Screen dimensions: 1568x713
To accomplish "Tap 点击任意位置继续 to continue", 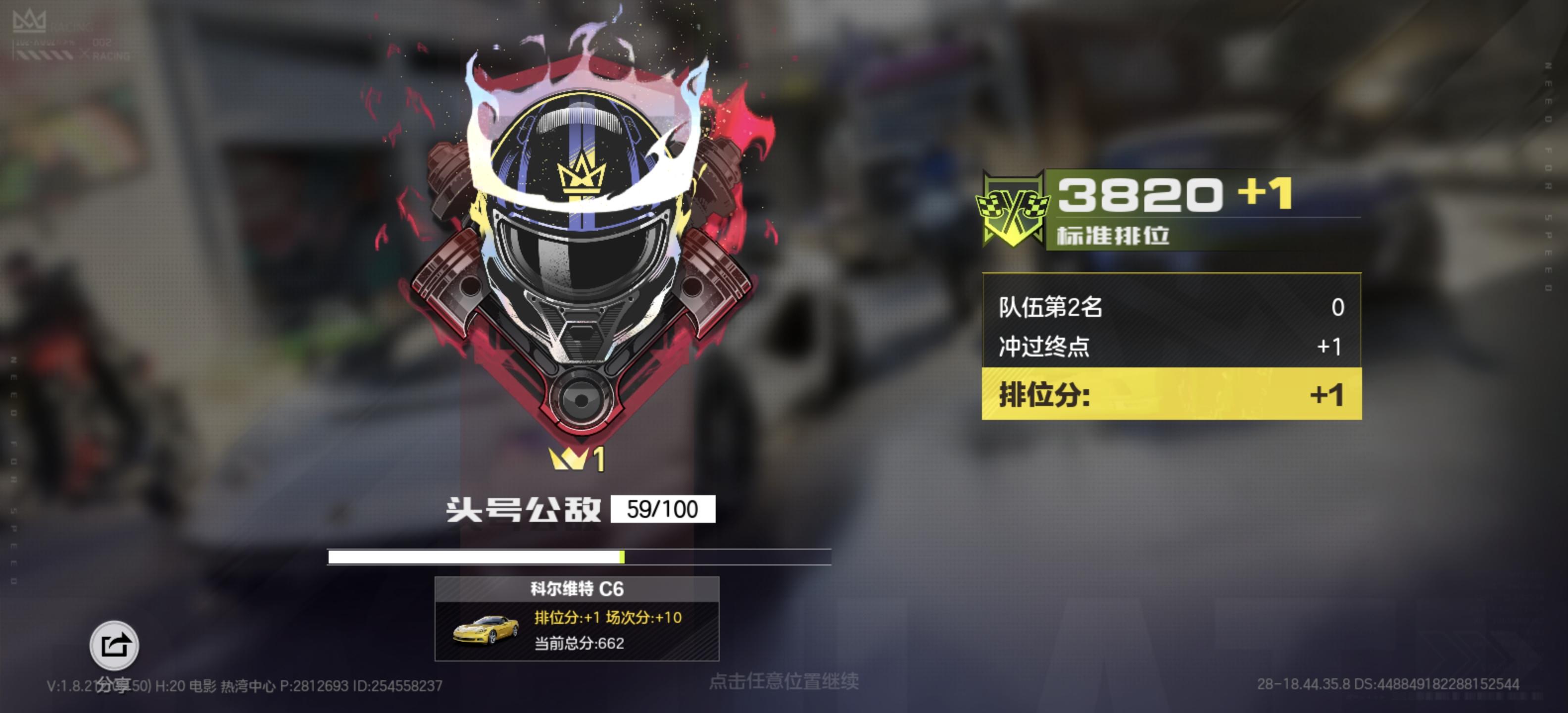I will click(x=785, y=681).
